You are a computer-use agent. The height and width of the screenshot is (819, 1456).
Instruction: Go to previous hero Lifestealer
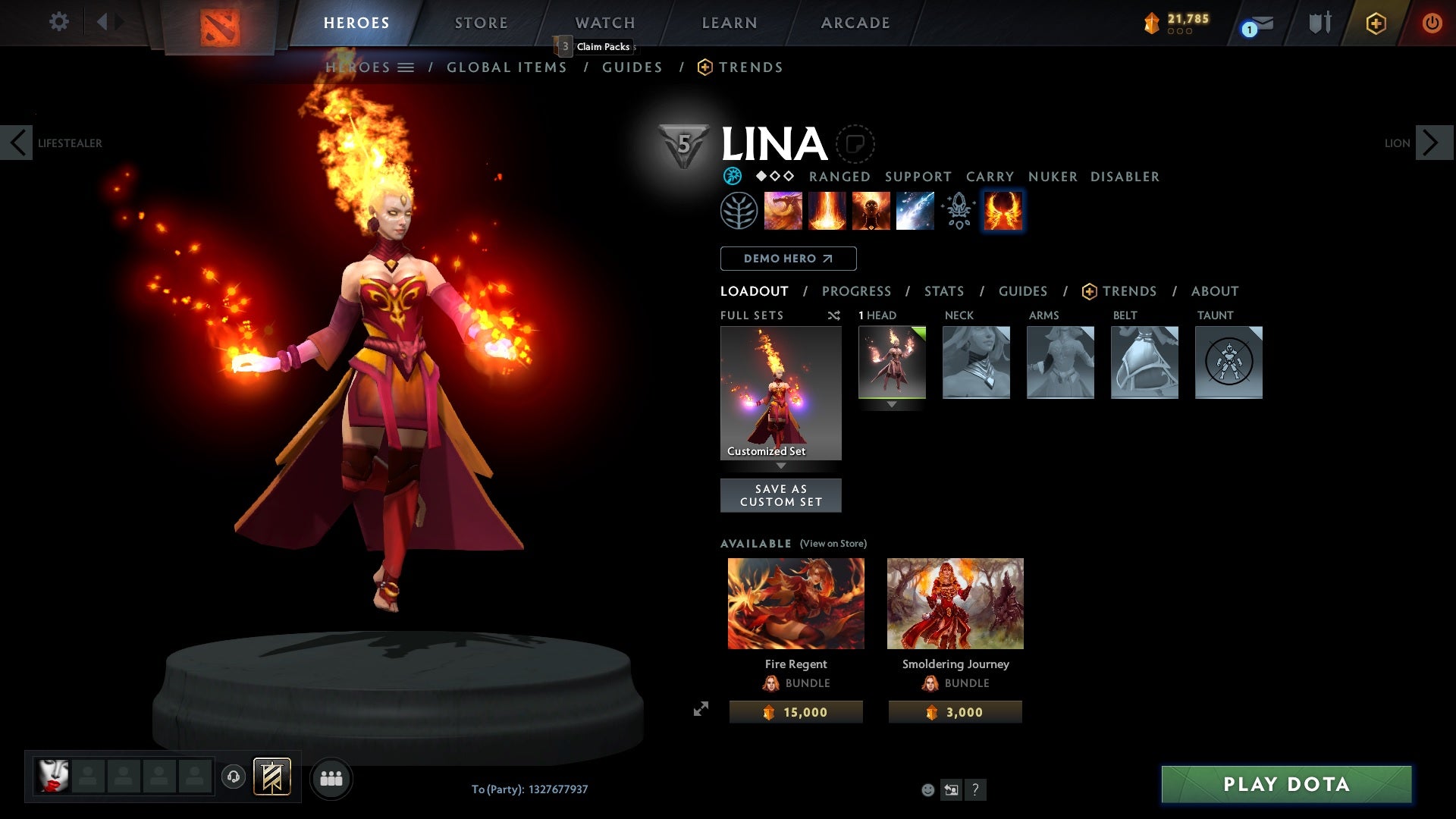[x=17, y=143]
